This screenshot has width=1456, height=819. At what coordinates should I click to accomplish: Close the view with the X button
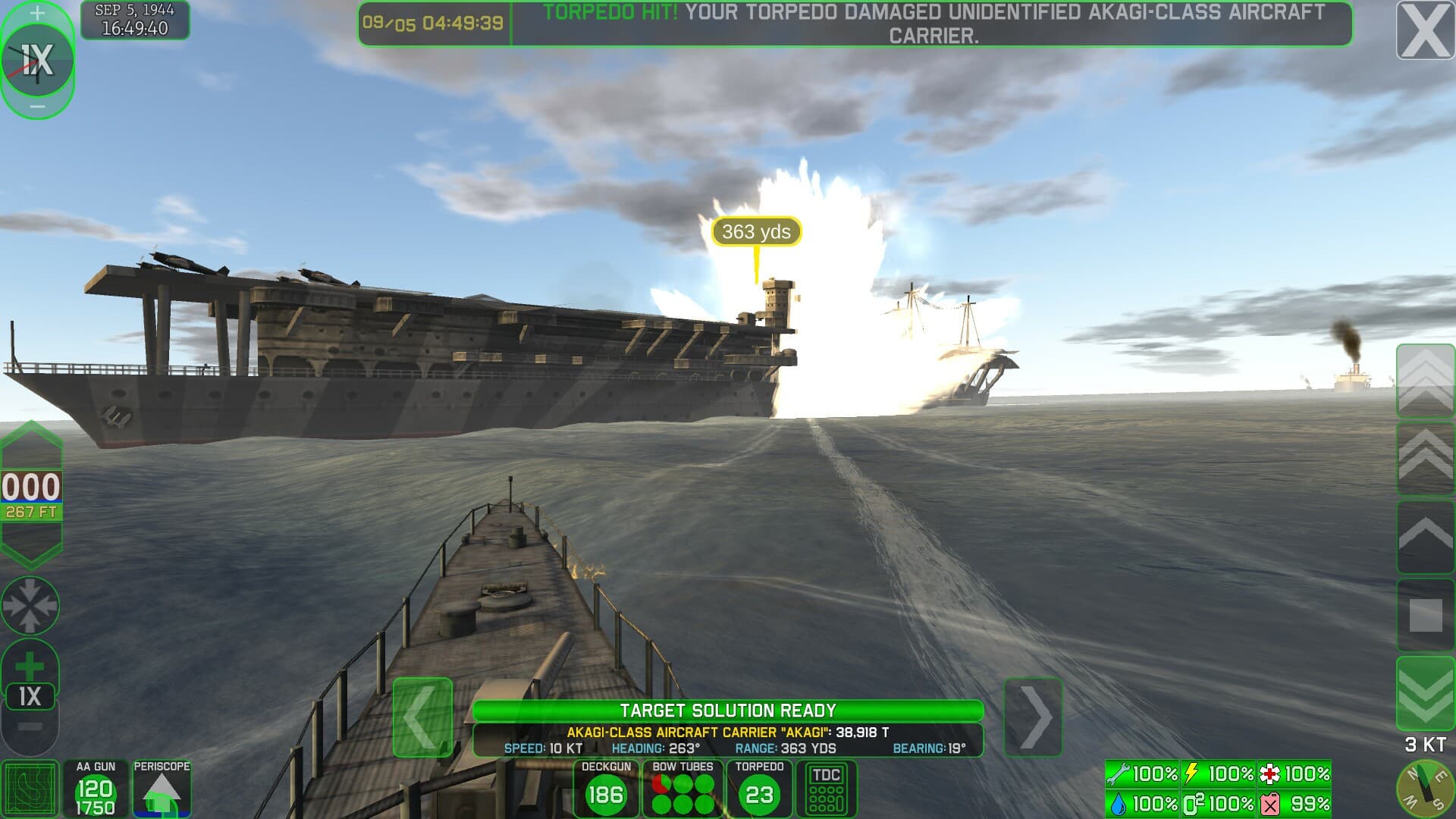1425,31
